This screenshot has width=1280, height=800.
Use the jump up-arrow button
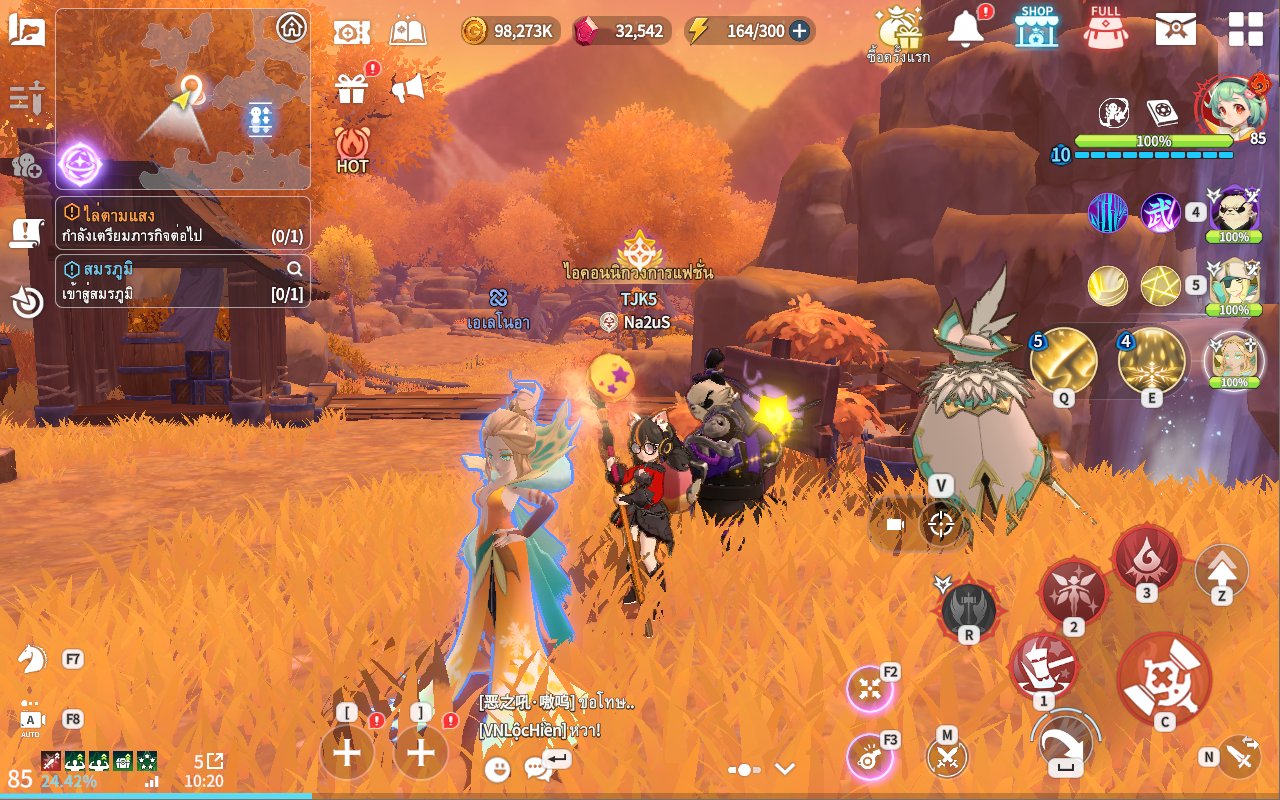pos(1221,570)
